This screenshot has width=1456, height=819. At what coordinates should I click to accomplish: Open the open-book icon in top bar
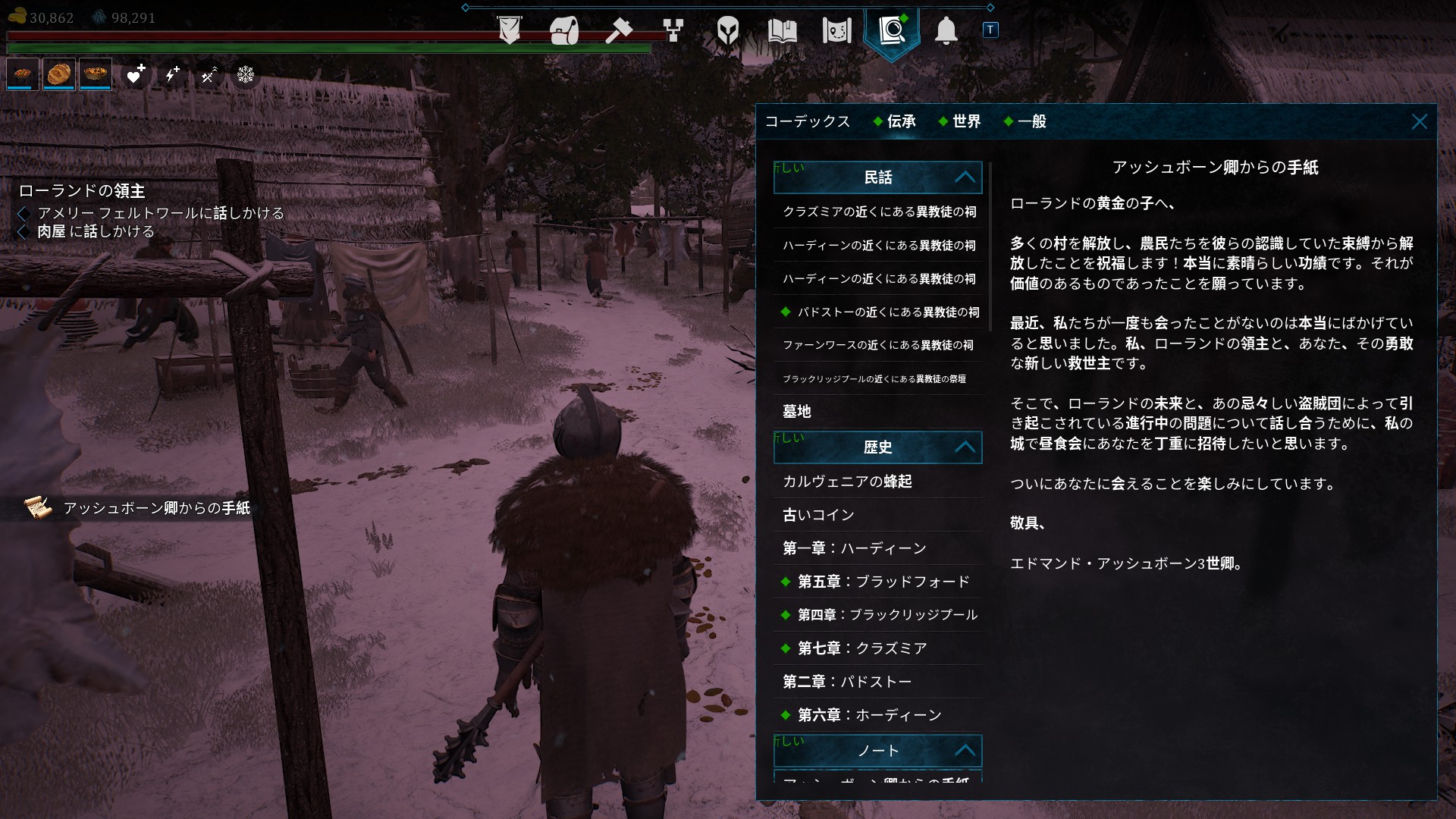(x=782, y=31)
